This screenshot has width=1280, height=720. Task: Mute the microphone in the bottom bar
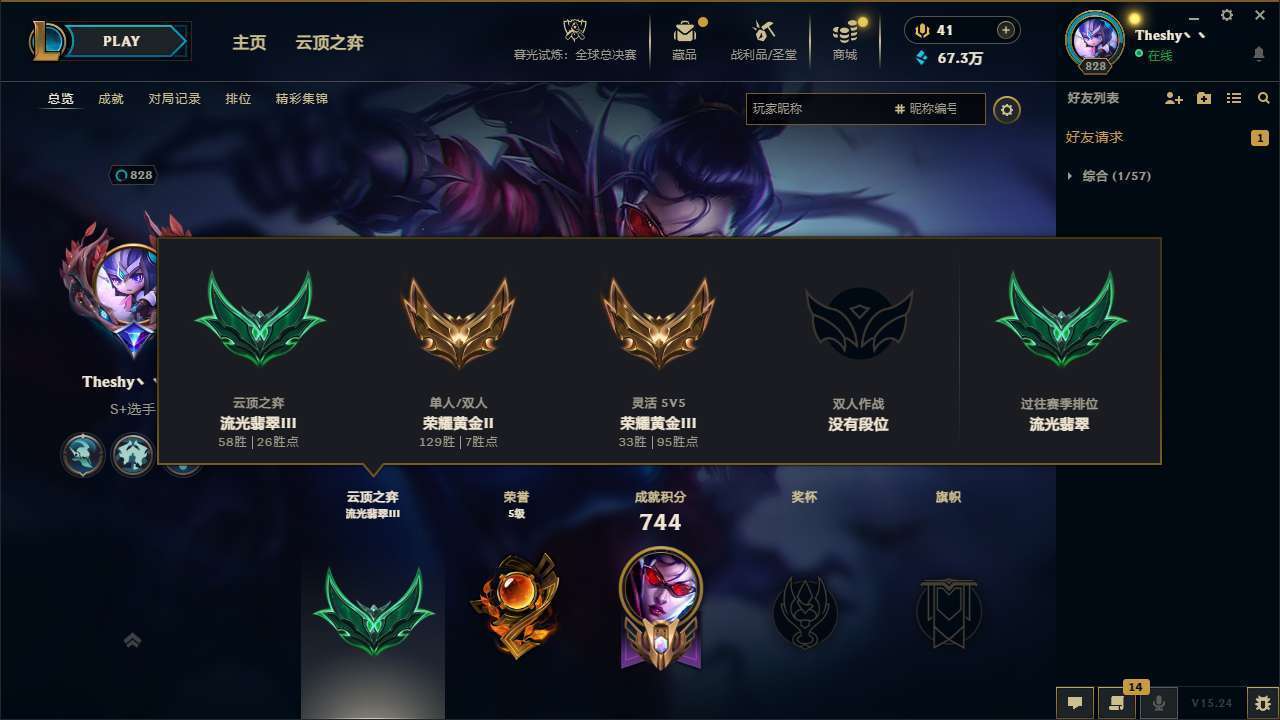pos(1159,703)
